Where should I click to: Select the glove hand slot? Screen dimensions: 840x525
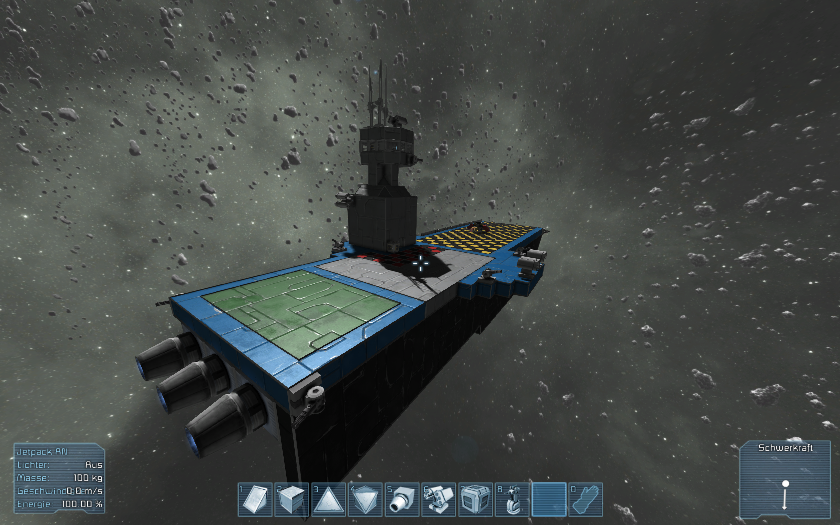point(585,499)
